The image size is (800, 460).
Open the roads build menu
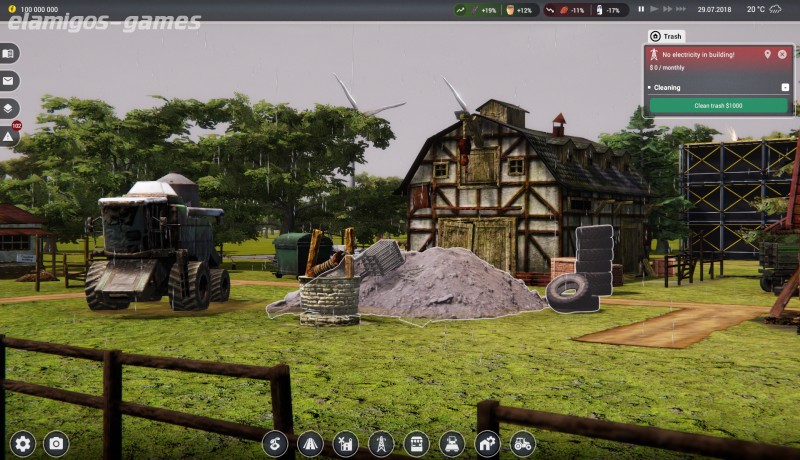tap(310, 443)
